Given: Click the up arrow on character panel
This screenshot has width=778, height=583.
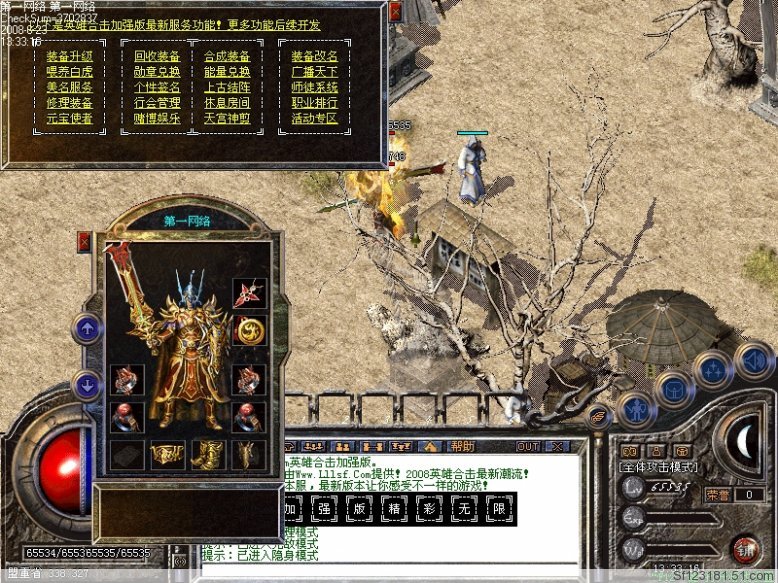Looking at the screenshot, I should (x=88, y=327).
